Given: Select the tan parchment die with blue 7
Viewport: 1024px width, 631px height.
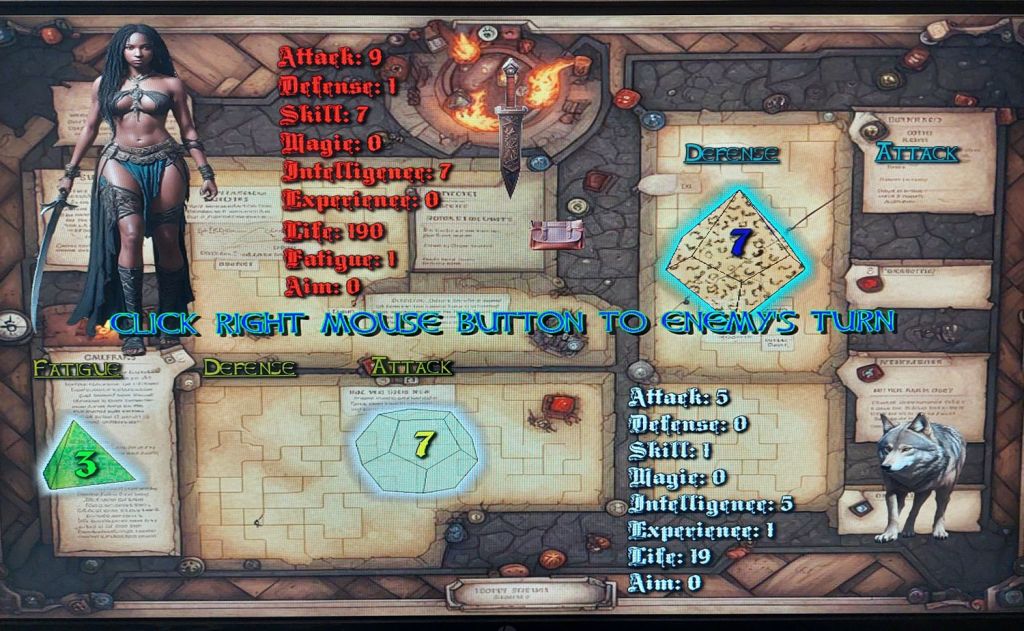Looking at the screenshot, I should (737, 248).
